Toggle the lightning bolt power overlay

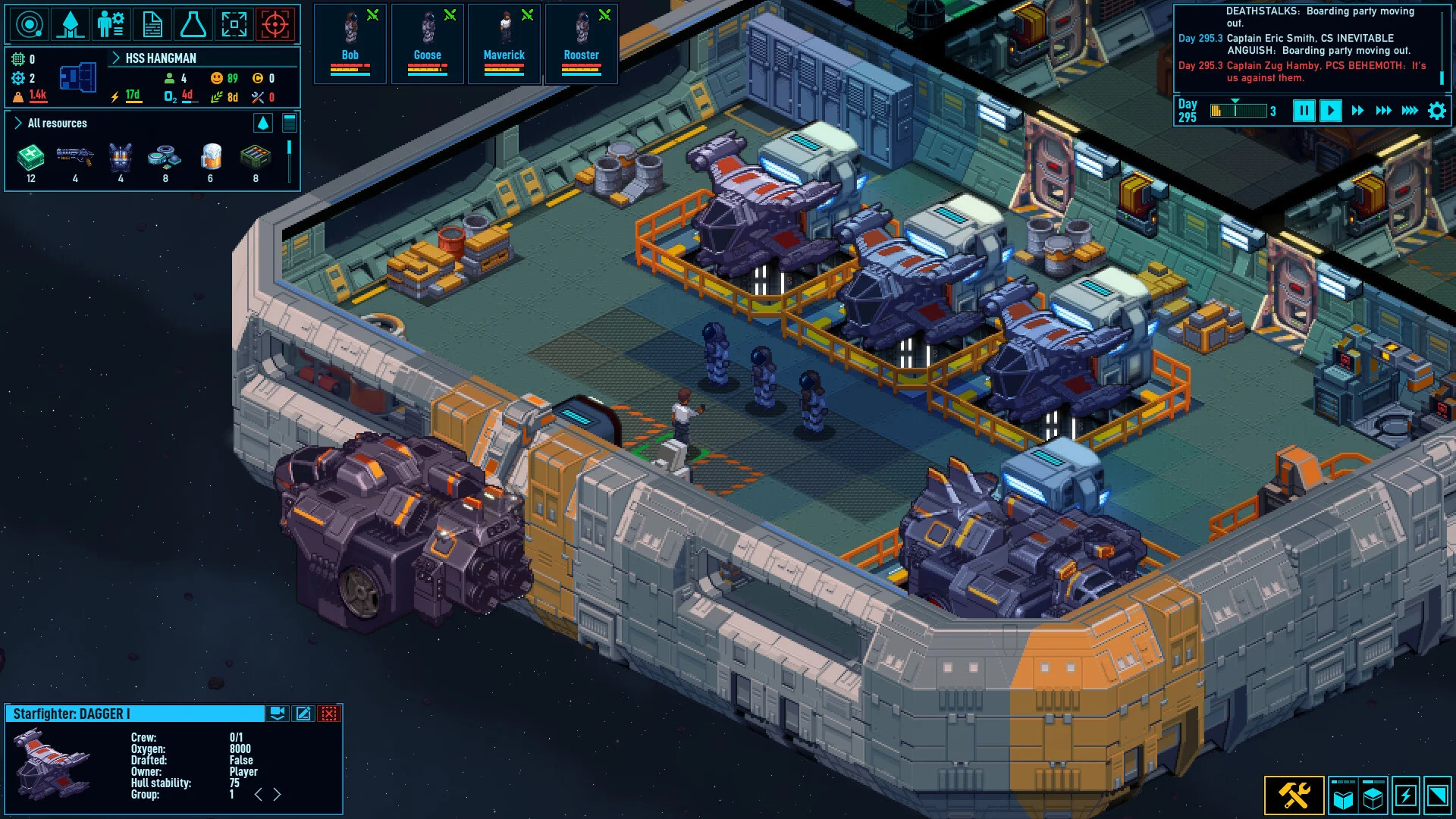1405,795
